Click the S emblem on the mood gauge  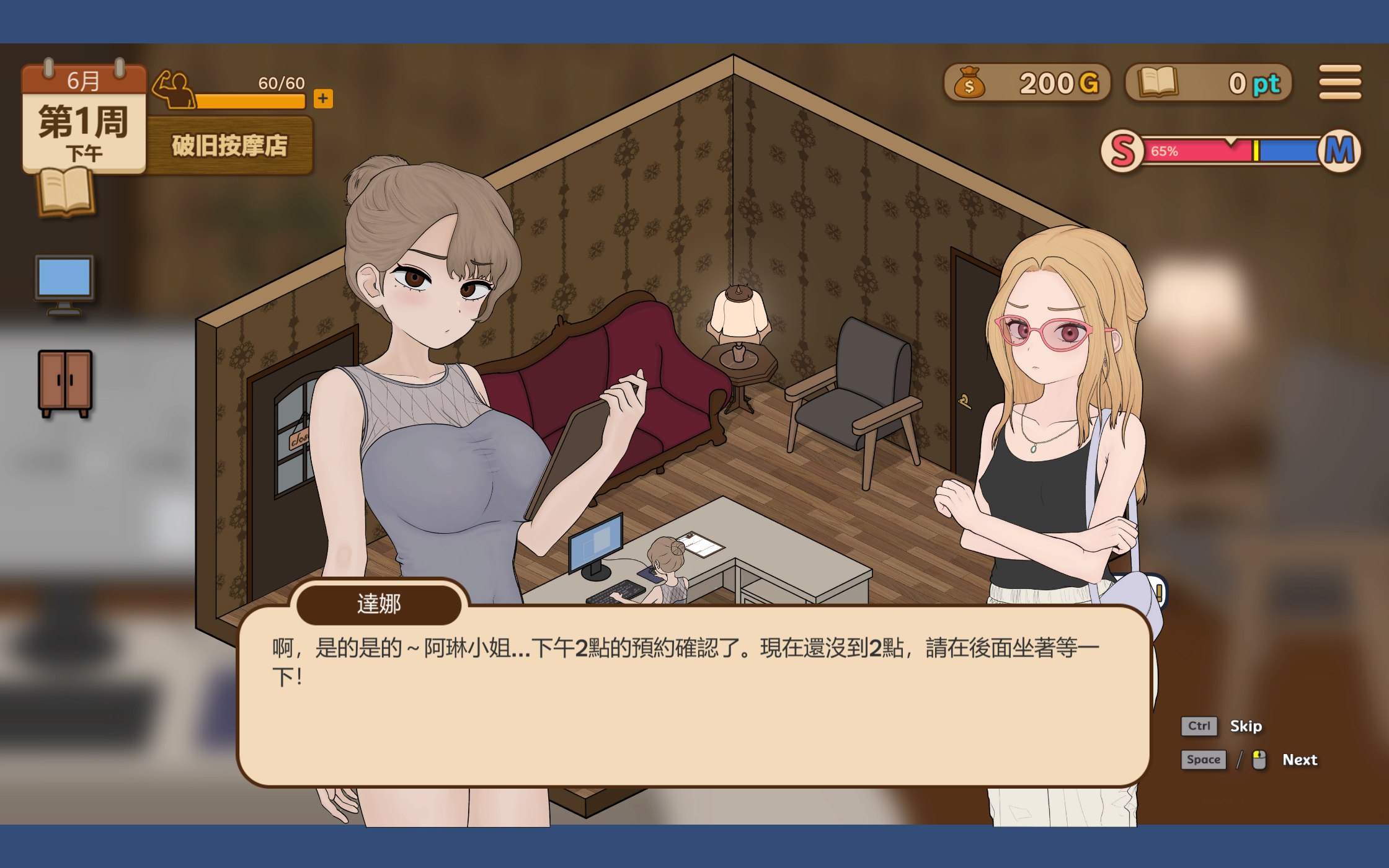click(x=1124, y=151)
